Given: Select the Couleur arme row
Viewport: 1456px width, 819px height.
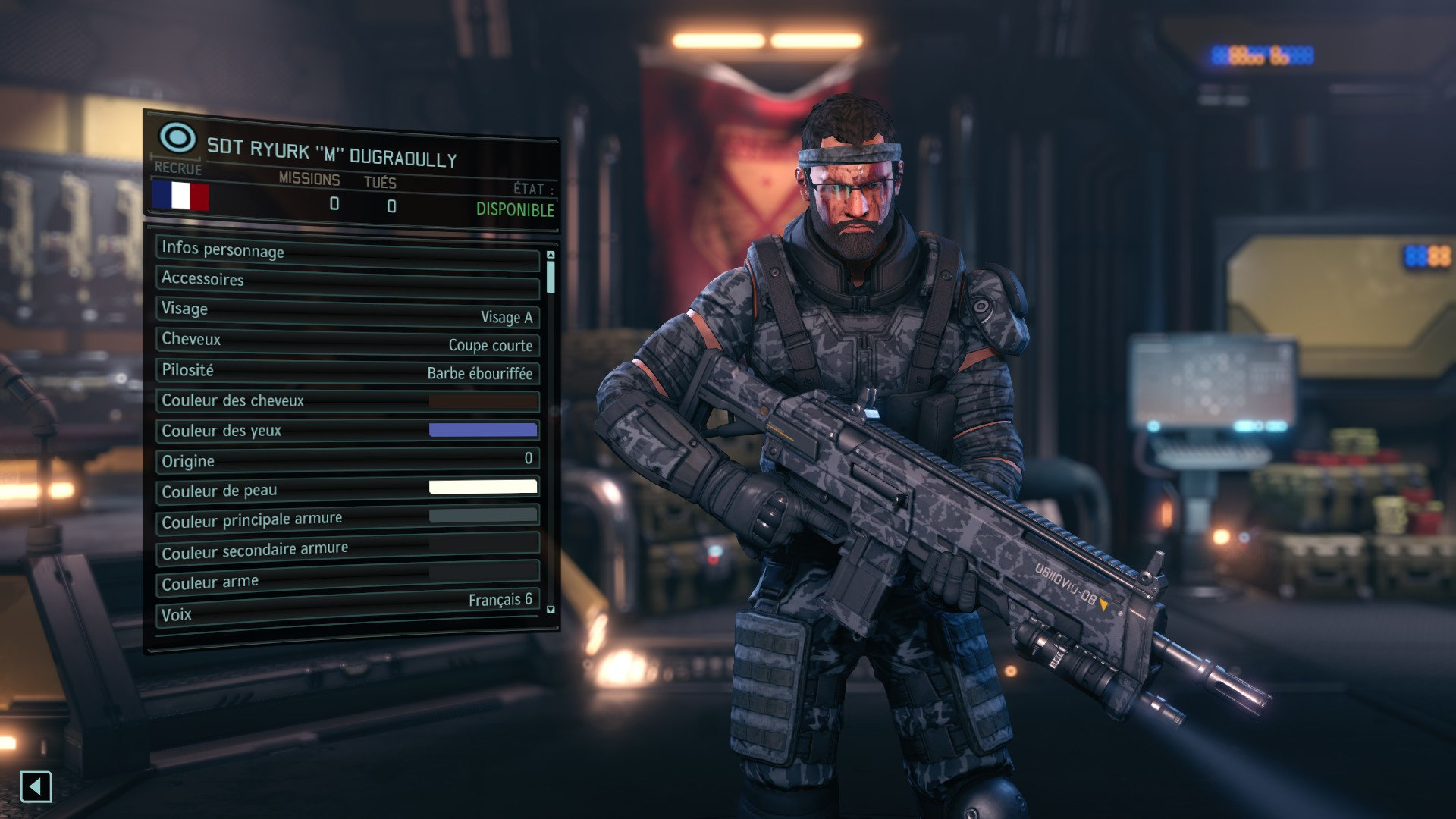Looking at the screenshot, I should click(x=347, y=579).
